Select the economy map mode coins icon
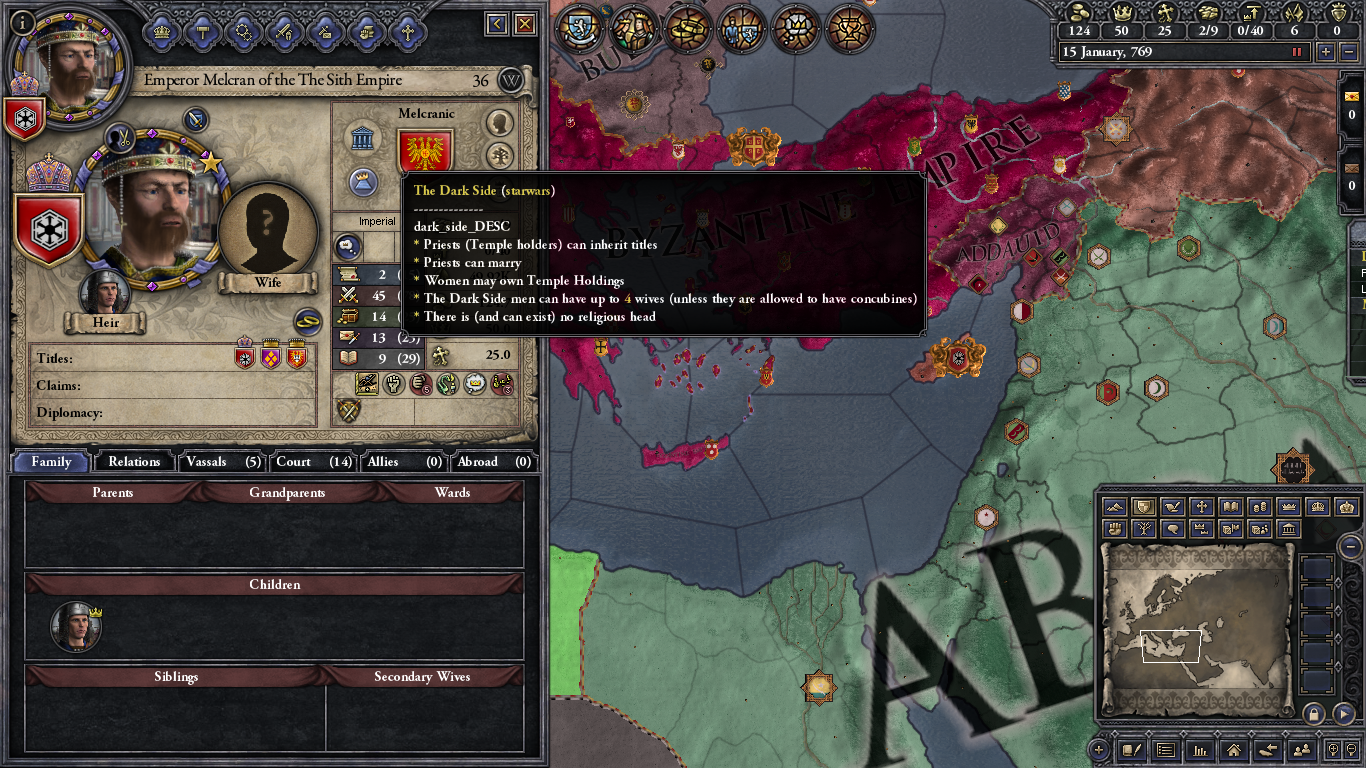The height and width of the screenshot is (768, 1366). click(x=1260, y=506)
